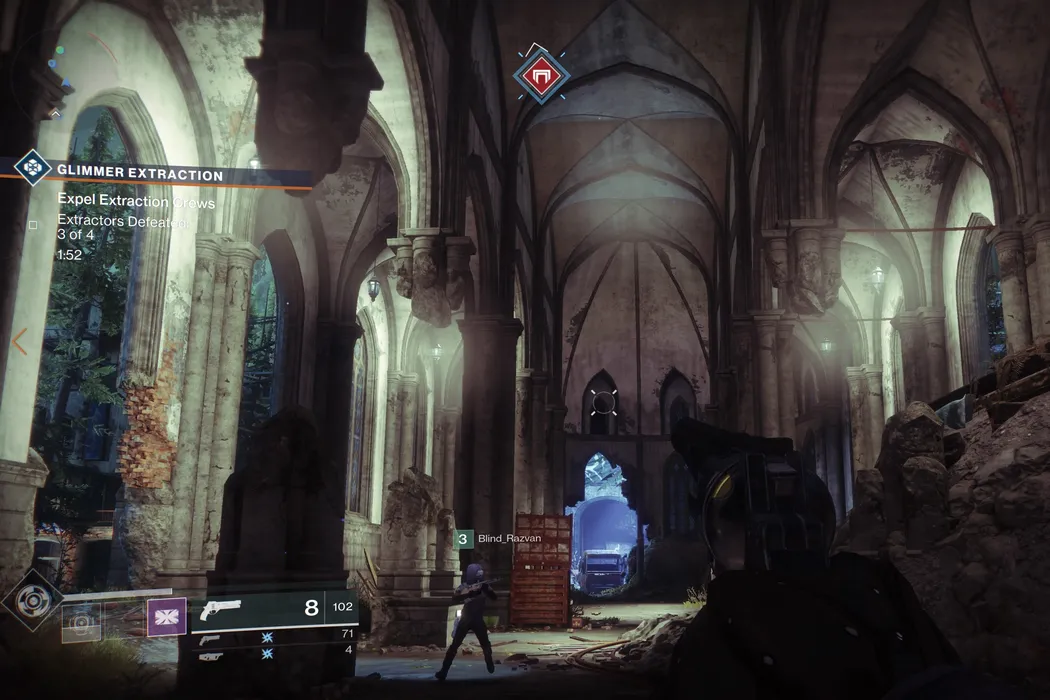This screenshot has width=1050, height=700.
Task: Click the Expel Extraction Crews objective
Action: [136, 203]
